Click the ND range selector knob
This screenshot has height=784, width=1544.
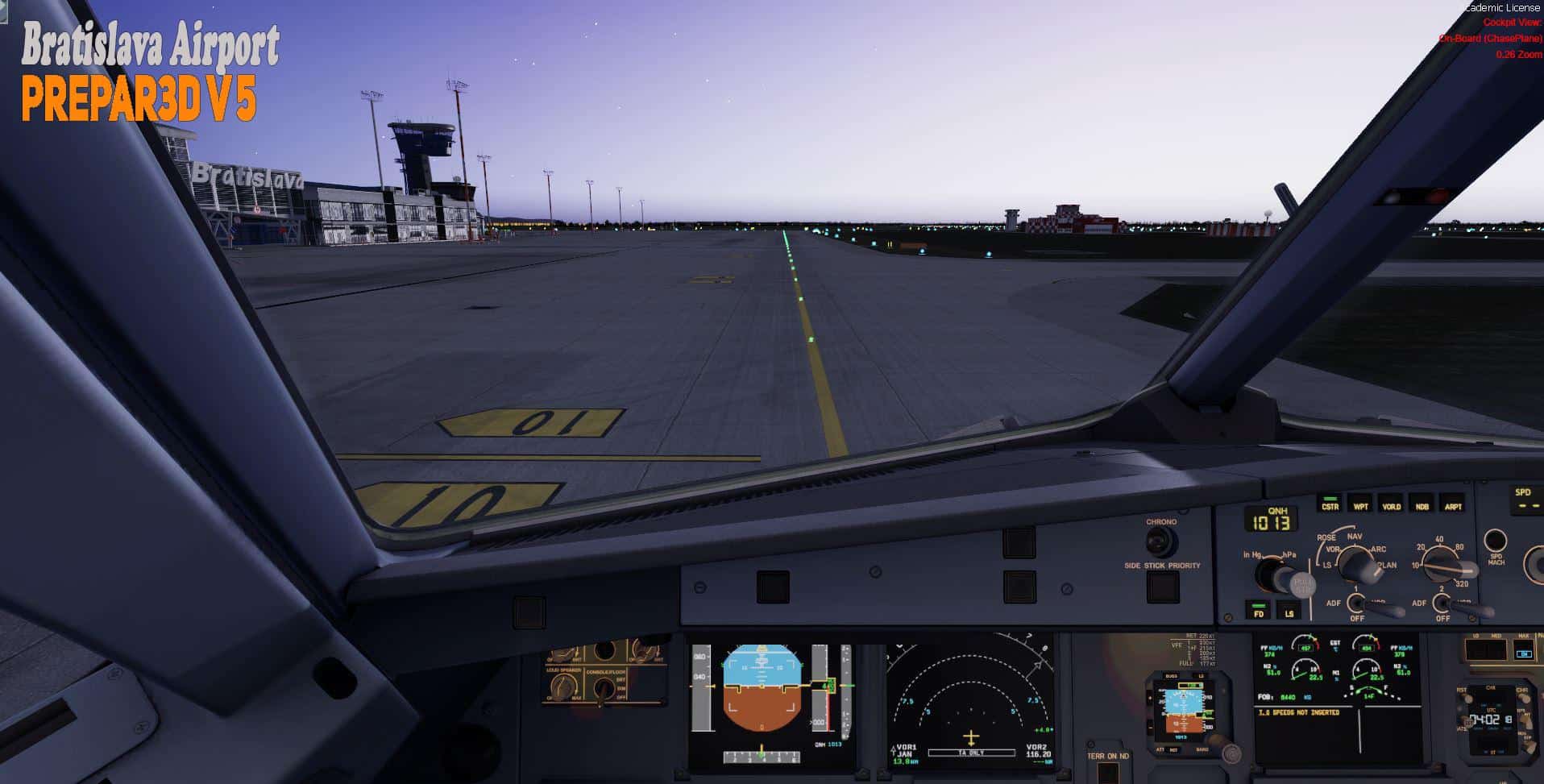pos(1442,564)
